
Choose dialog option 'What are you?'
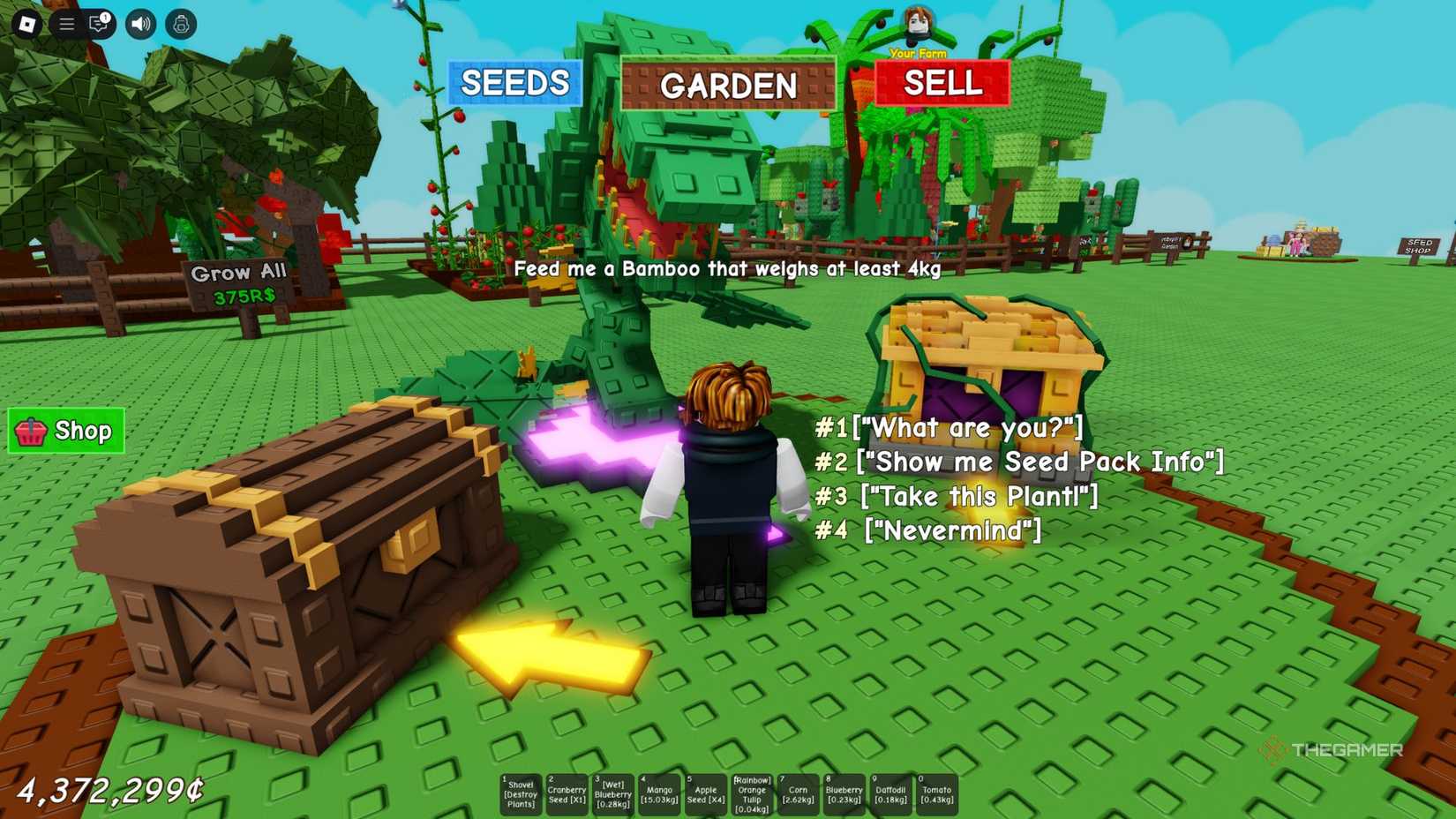coord(949,427)
